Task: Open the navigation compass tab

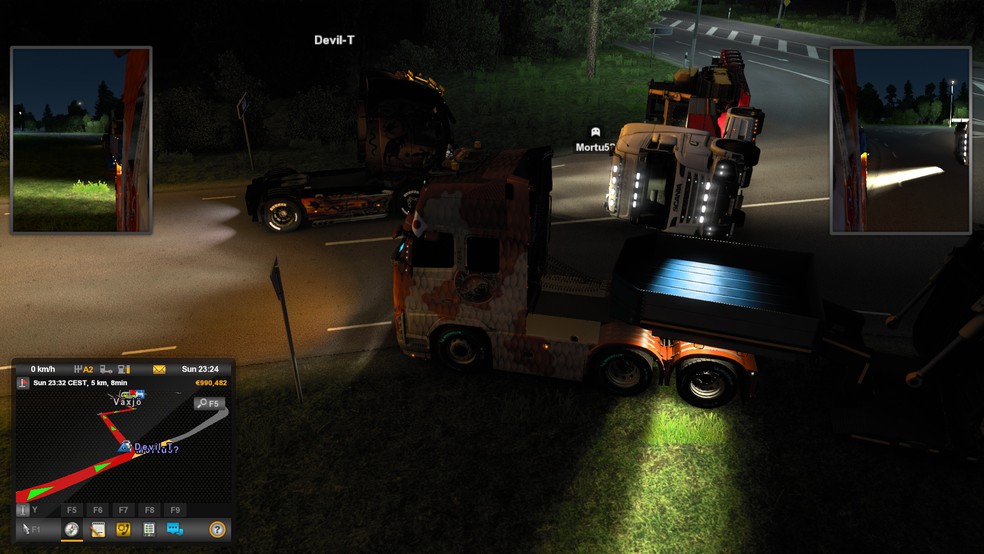Action: (72, 529)
